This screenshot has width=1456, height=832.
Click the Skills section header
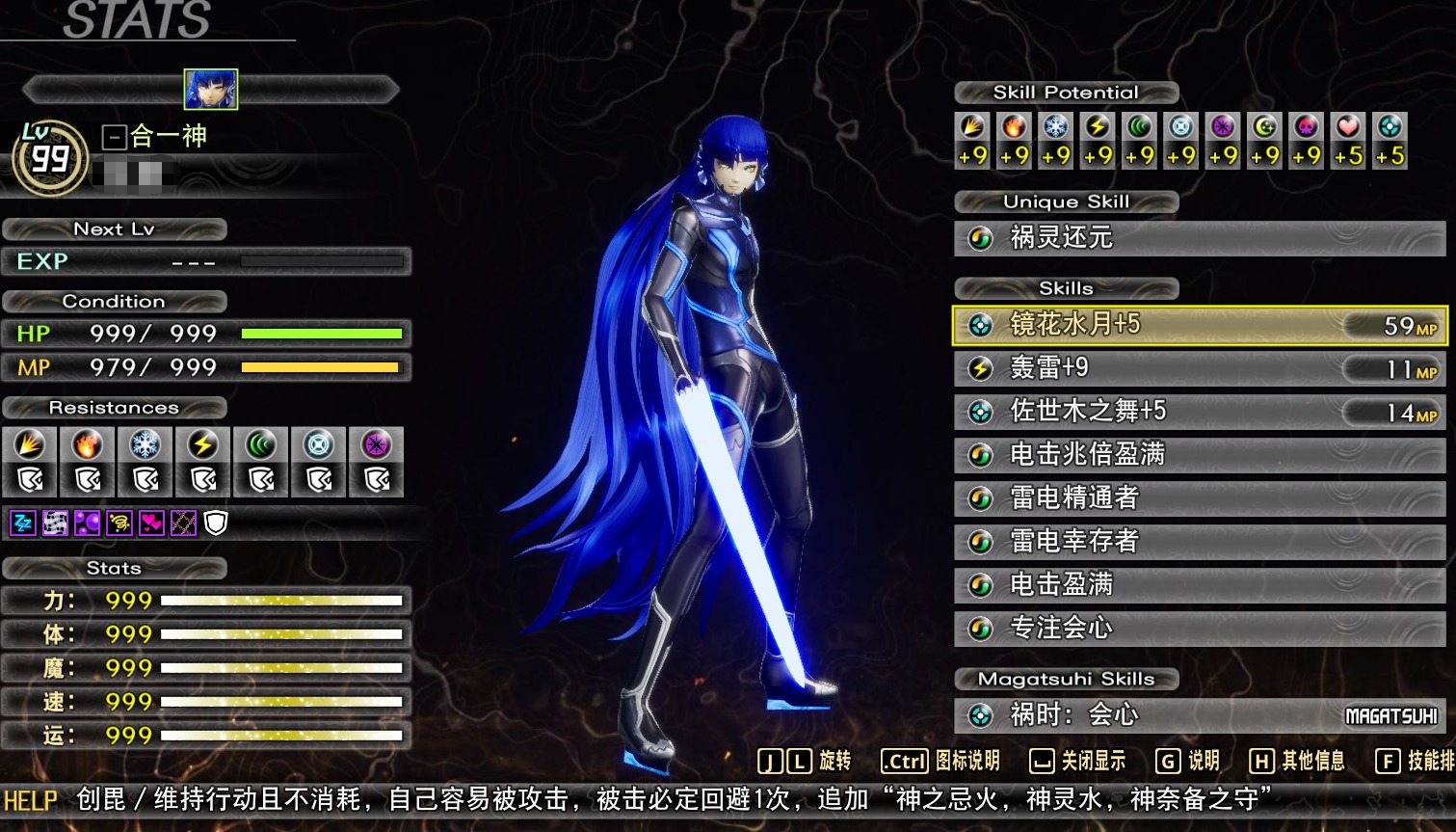[x=1066, y=287]
